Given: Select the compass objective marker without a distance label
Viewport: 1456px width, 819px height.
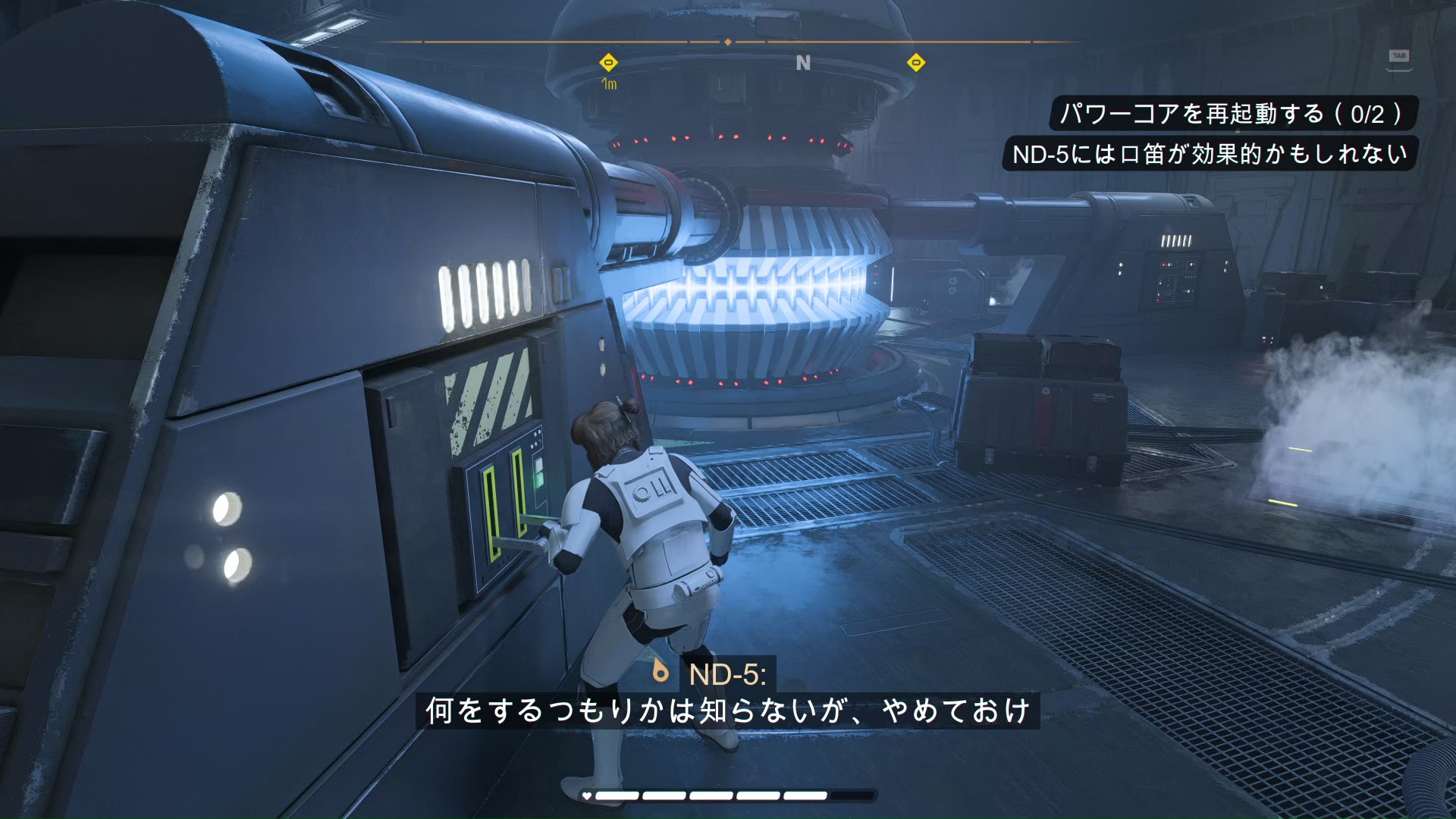Looking at the screenshot, I should 916,63.
